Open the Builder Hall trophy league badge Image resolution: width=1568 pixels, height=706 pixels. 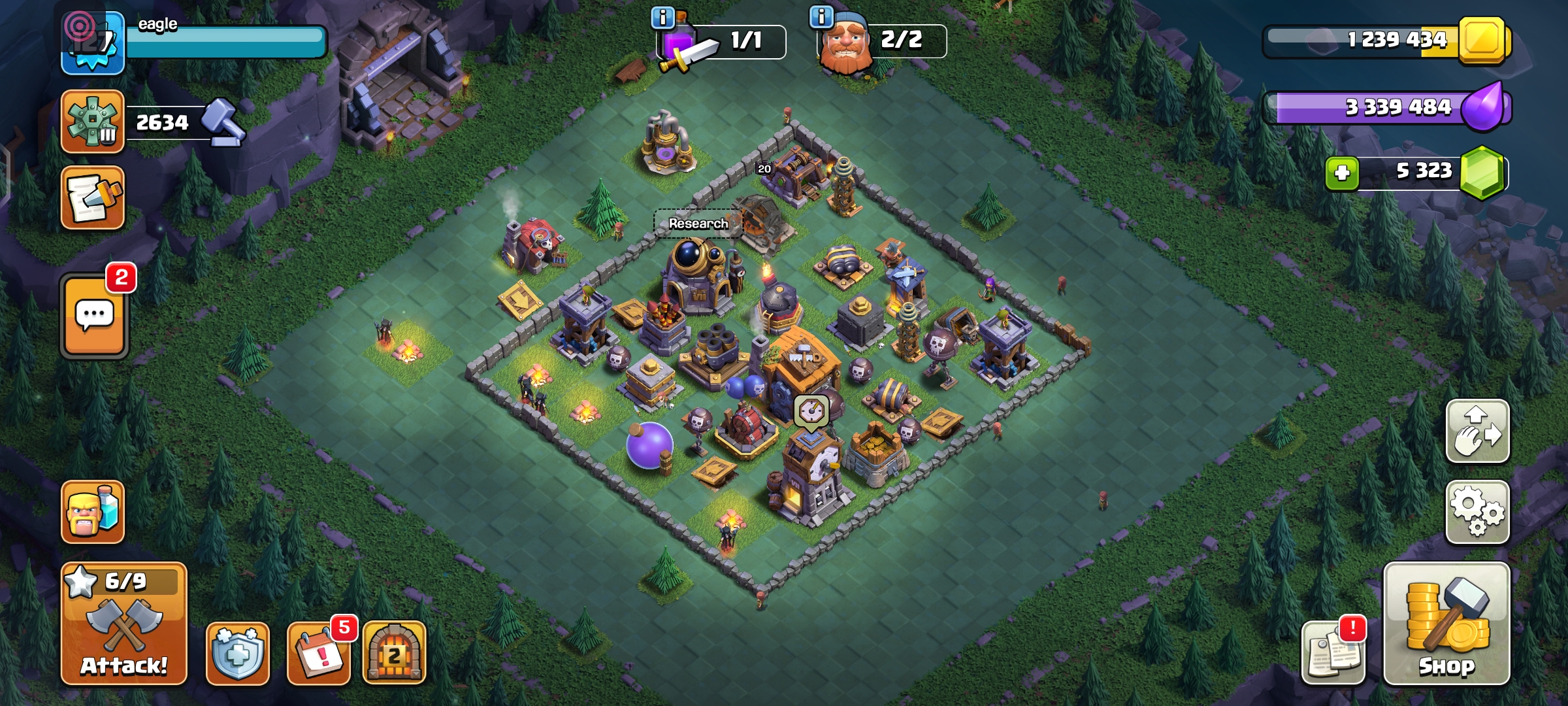pos(93,122)
